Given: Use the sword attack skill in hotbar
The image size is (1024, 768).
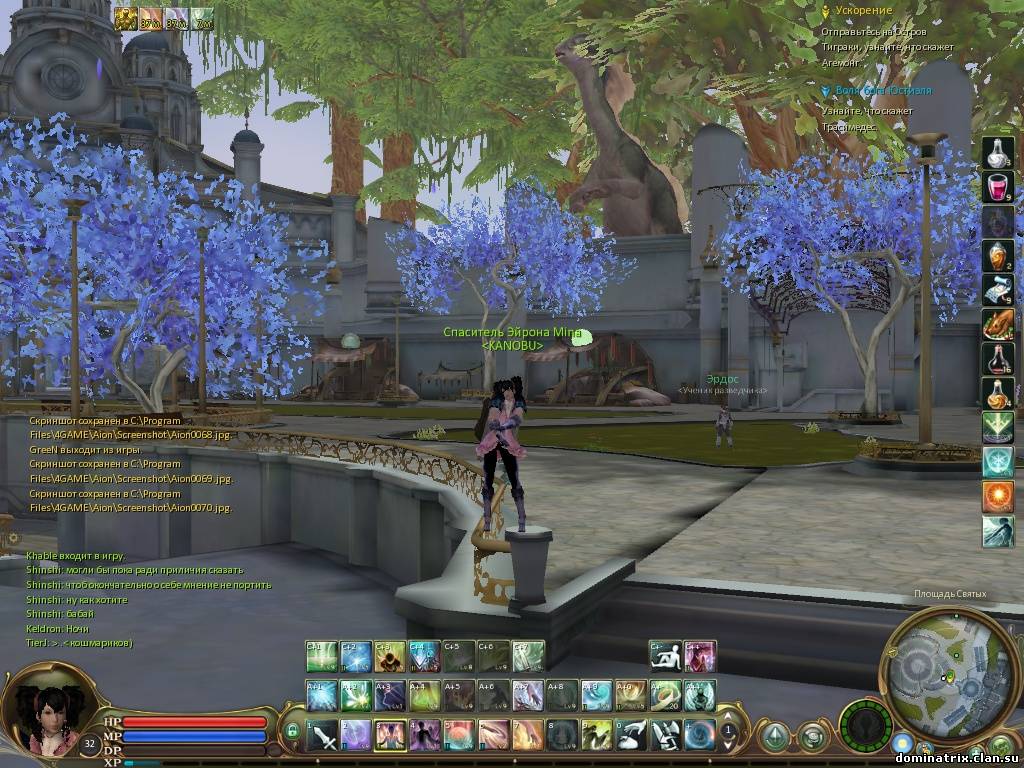Looking at the screenshot, I should click(x=324, y=736).
